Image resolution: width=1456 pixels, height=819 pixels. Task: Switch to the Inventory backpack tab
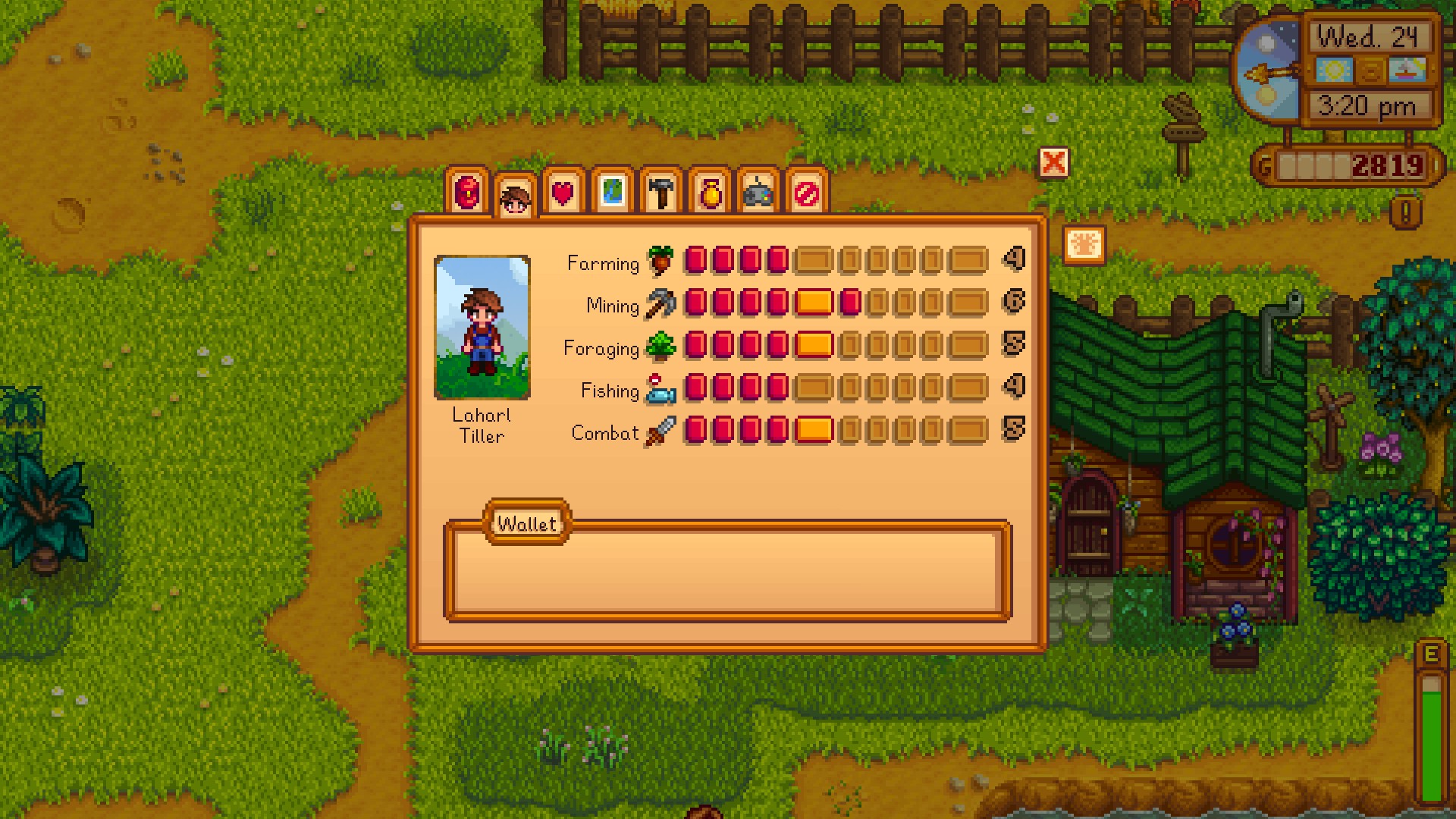(467, 192)
